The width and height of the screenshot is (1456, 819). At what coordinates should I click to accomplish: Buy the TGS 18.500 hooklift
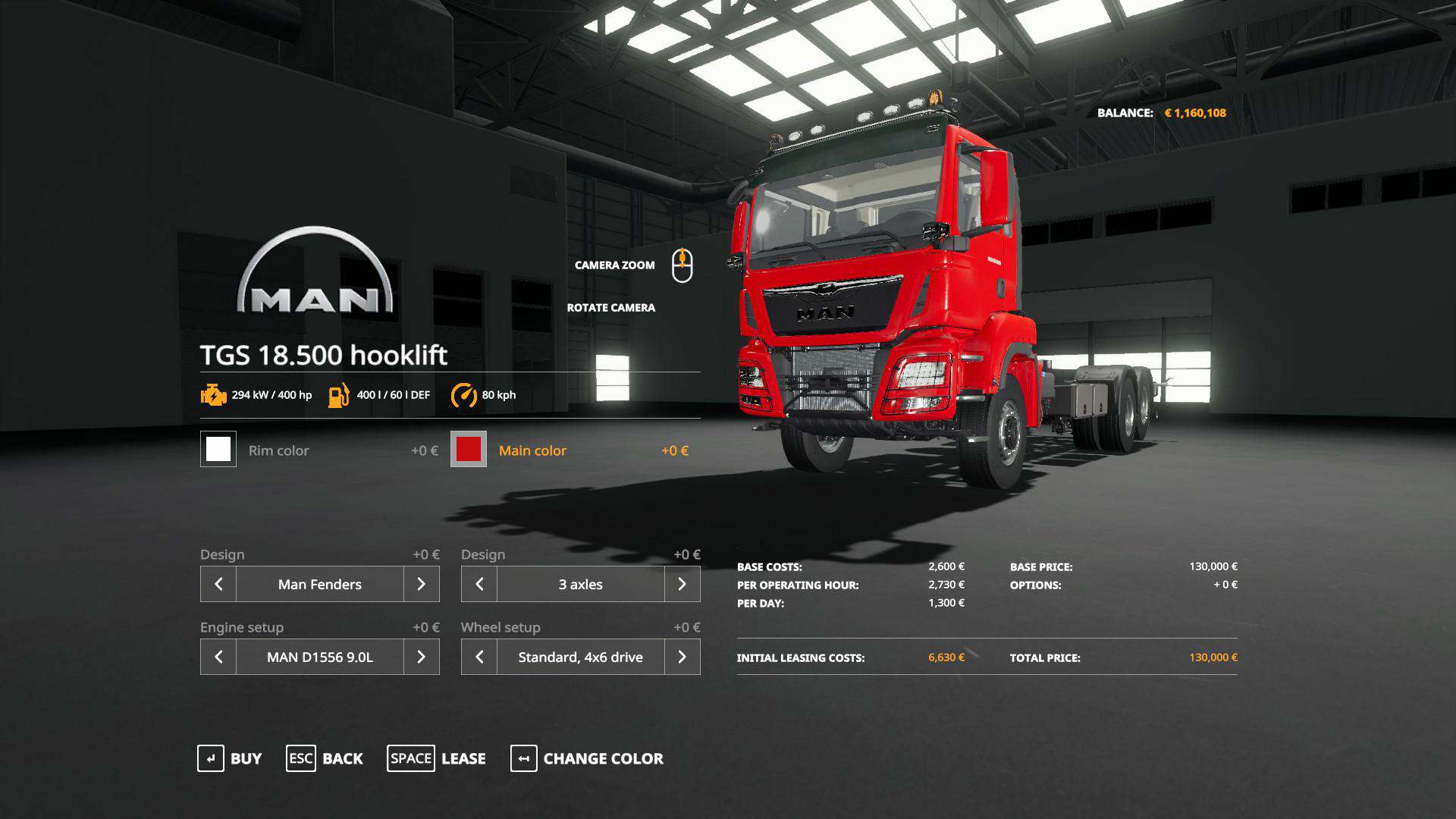230,758
